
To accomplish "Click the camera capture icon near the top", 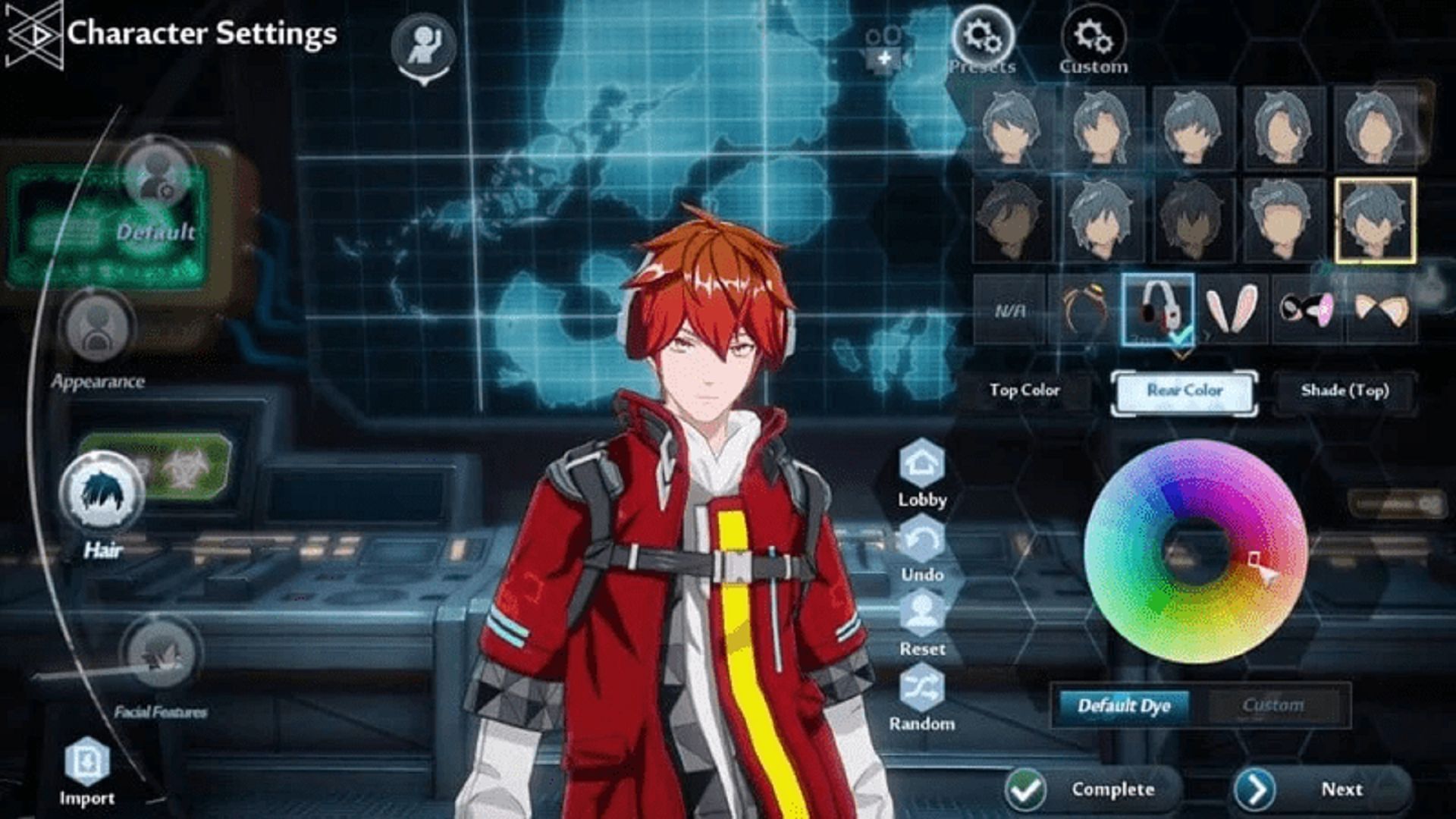I will [x=883, y=45].
